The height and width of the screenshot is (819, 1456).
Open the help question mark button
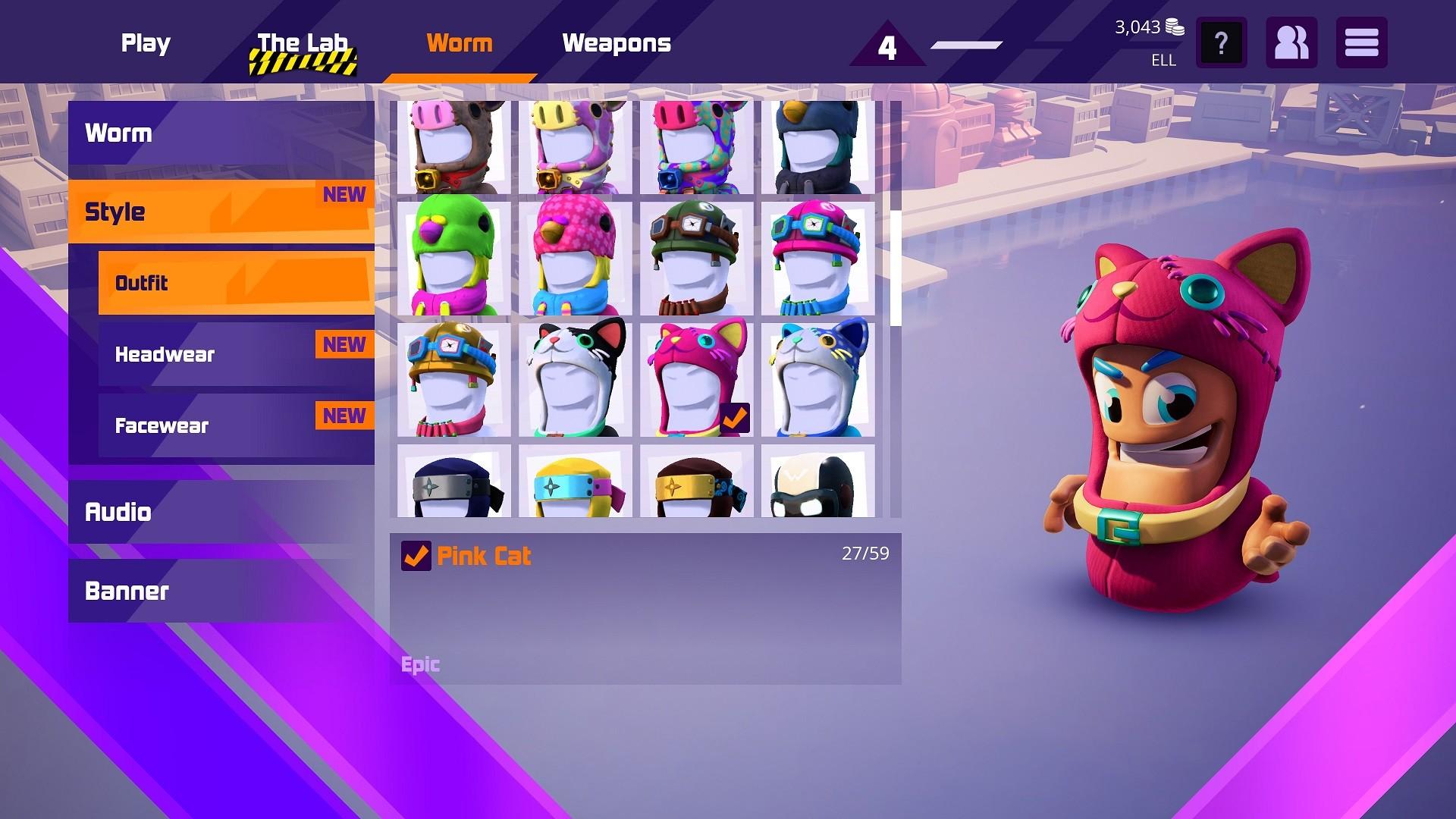click(x=1221, y=43)
